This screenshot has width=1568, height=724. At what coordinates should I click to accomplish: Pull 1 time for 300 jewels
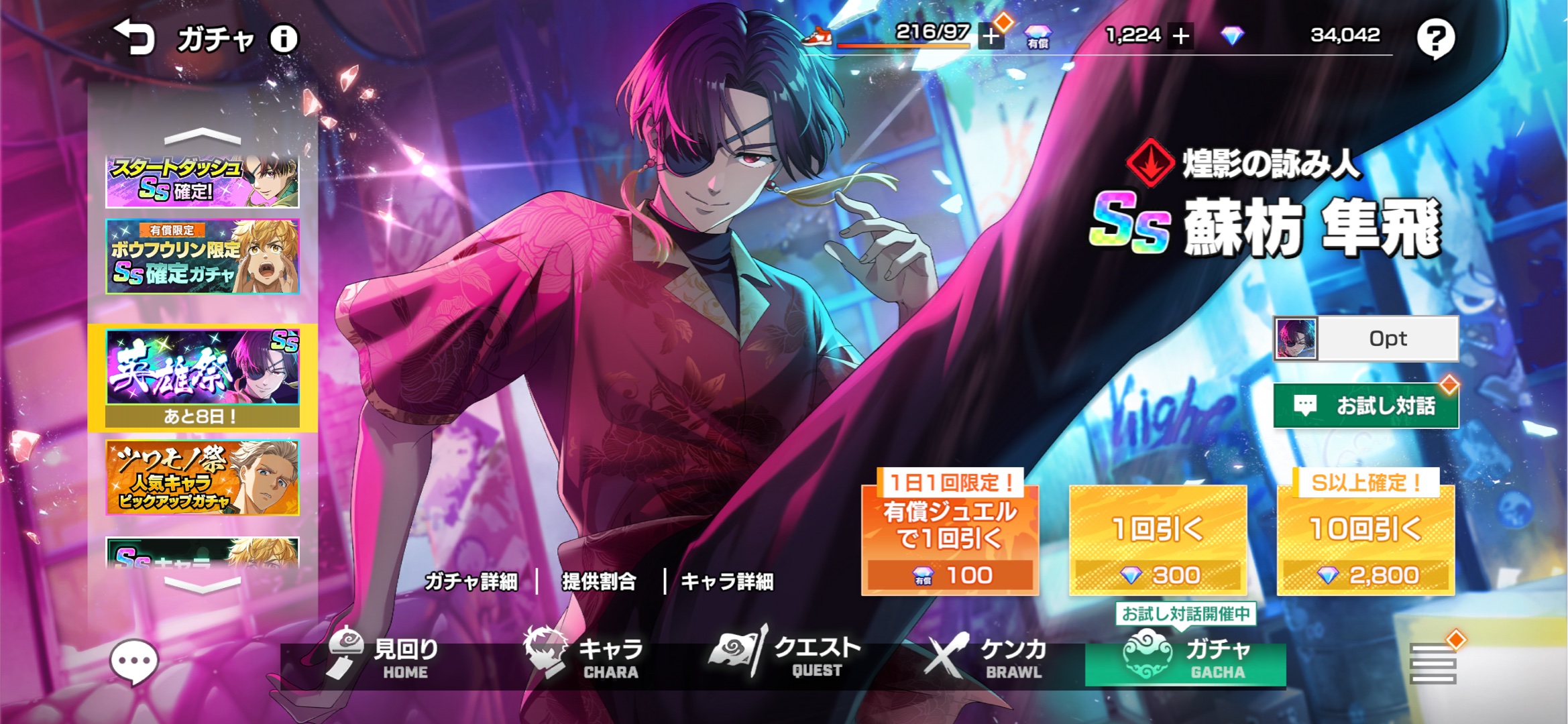coord(1158,540)
